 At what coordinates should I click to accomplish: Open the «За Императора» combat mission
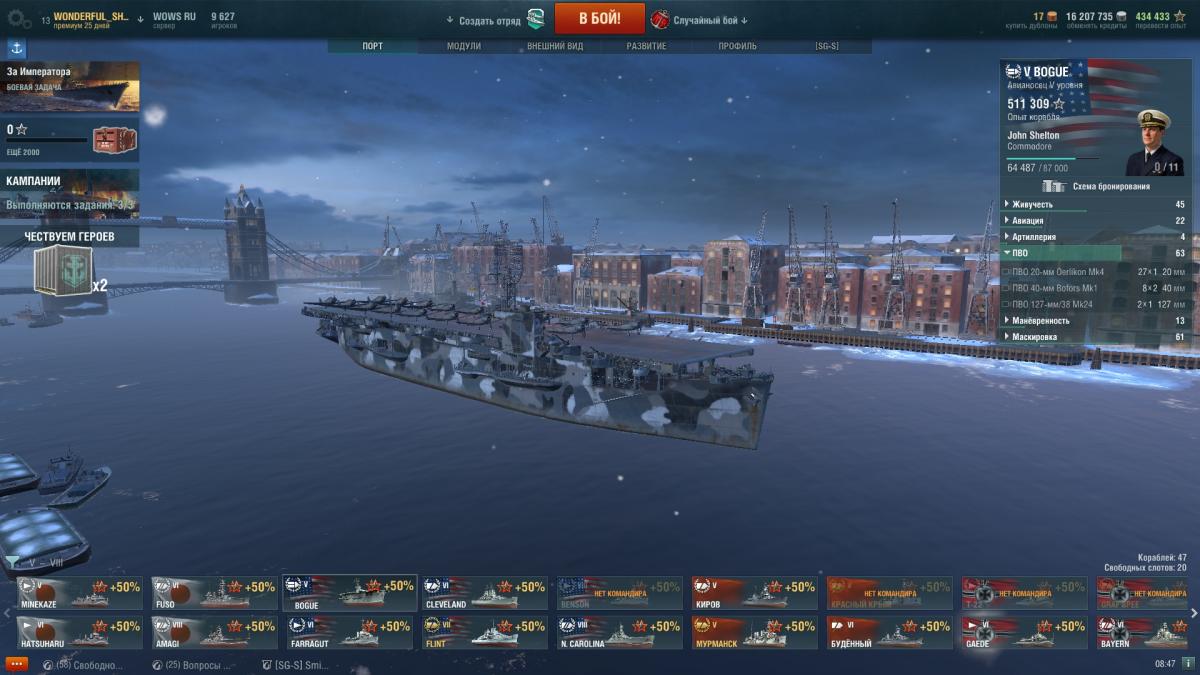coord(70,86)
